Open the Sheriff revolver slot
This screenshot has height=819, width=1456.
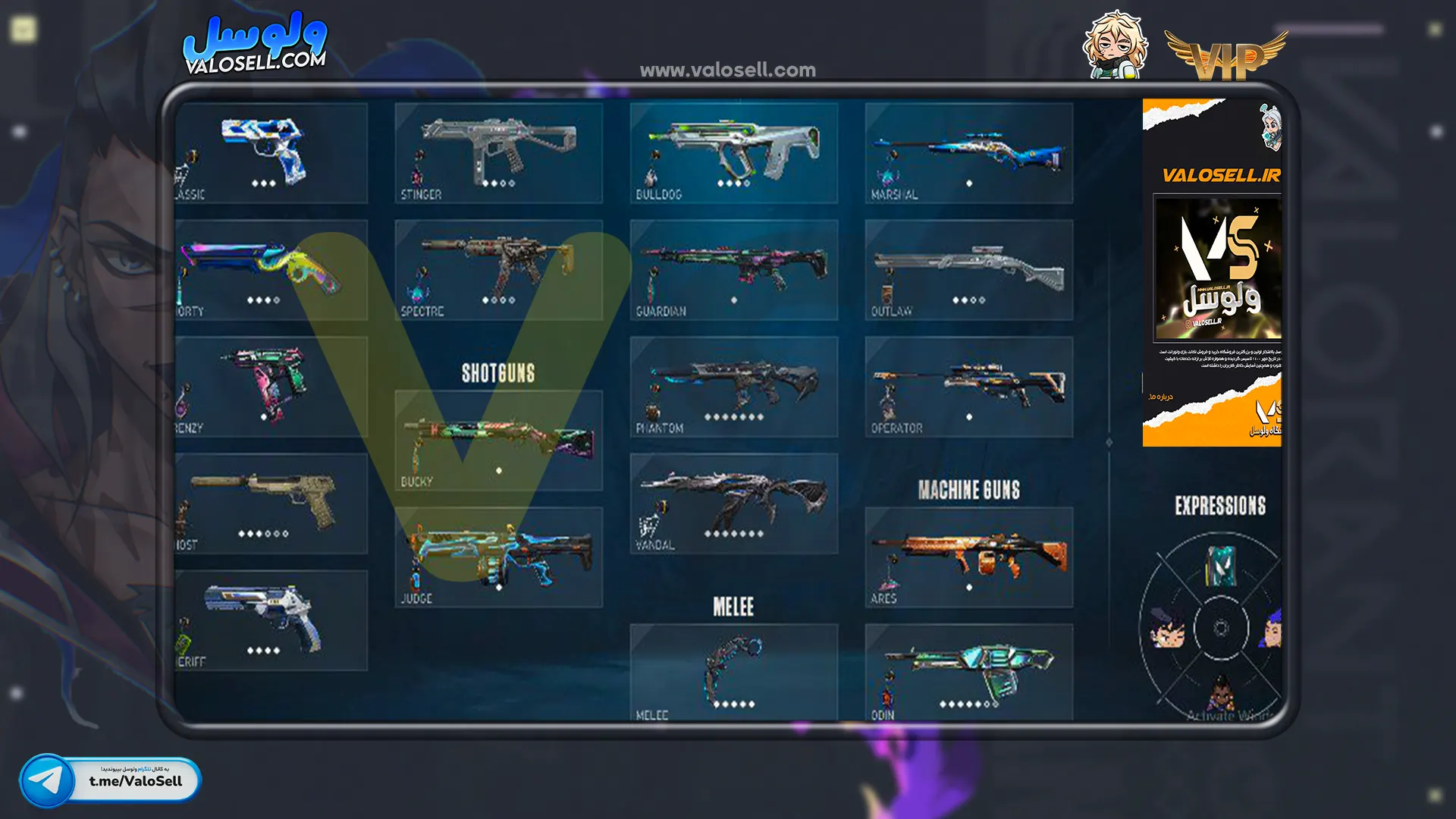(x=271, y=620)
